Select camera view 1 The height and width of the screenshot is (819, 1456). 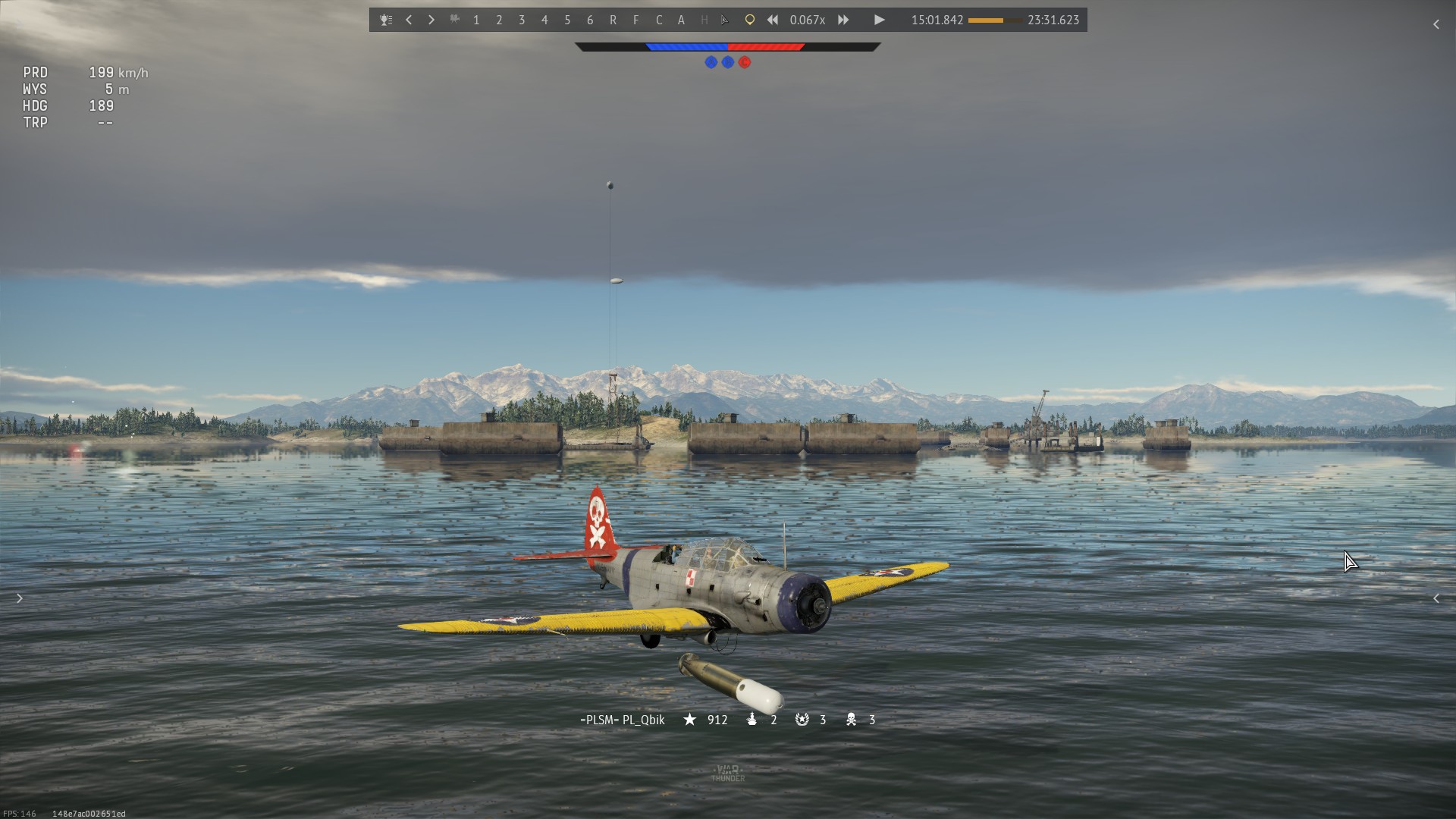[x=476, y=20]
